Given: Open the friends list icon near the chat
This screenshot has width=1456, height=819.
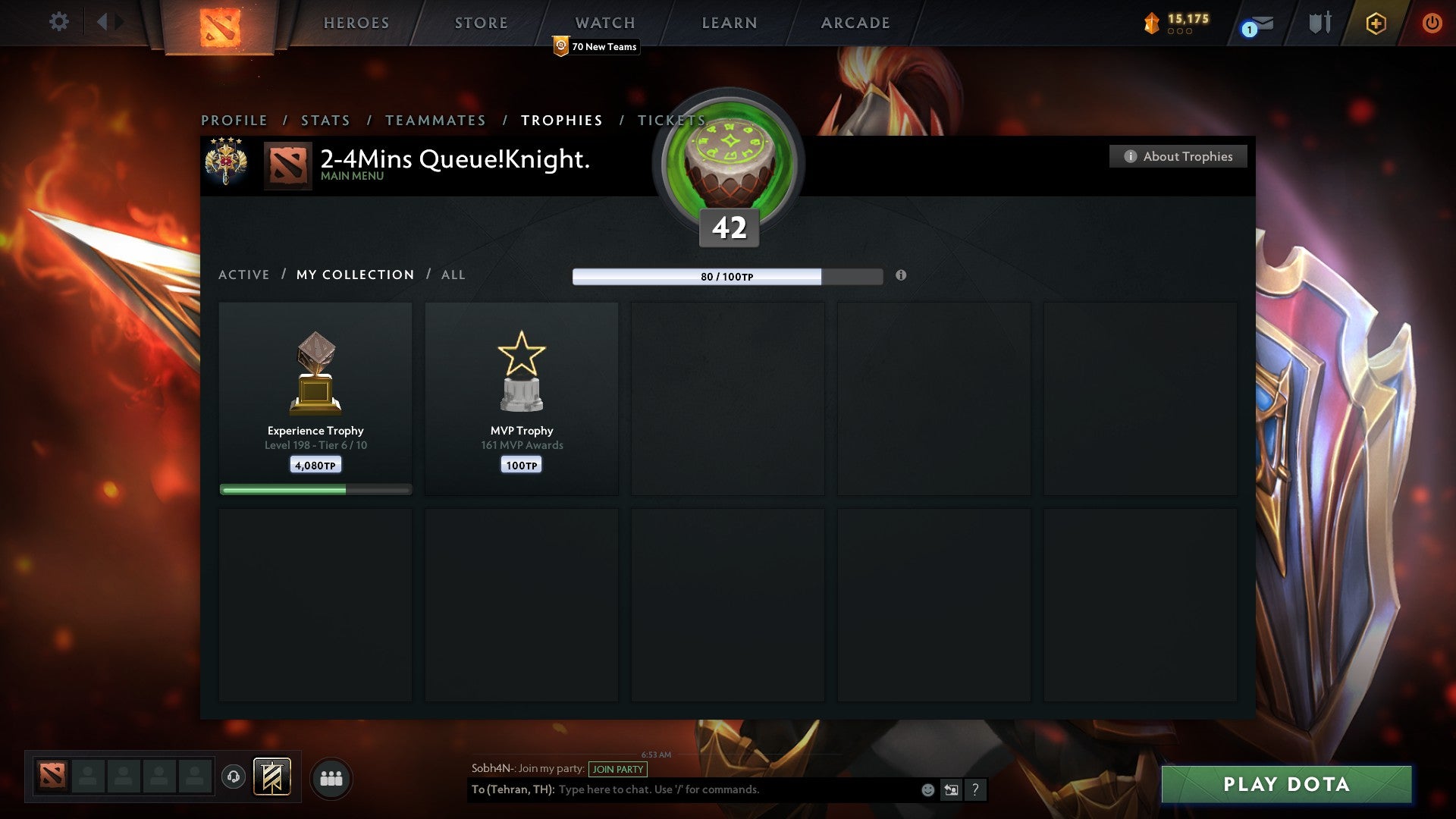Looking at the screenshot, I should pyautogui.click(x=331, y=777).
